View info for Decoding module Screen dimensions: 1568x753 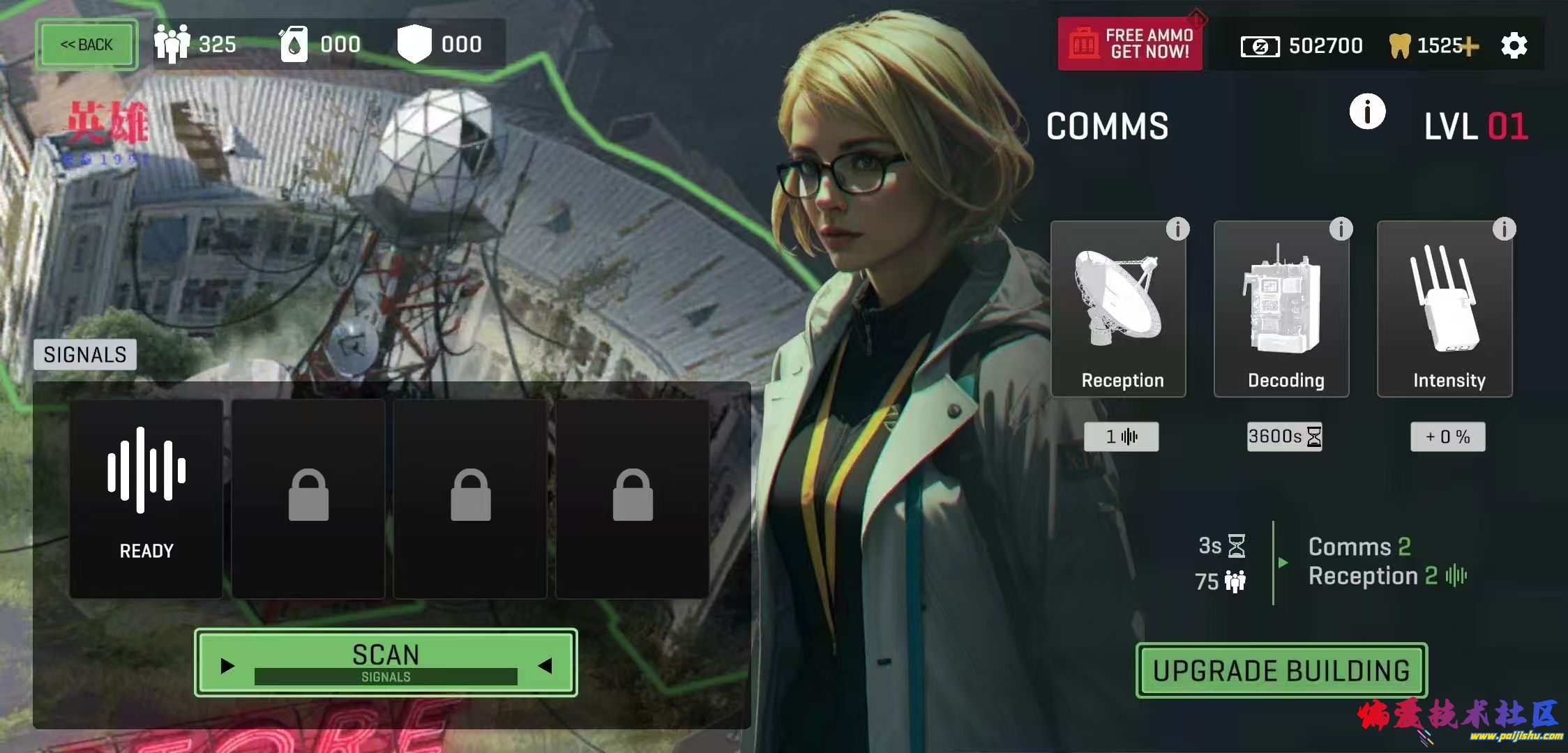1341,229
